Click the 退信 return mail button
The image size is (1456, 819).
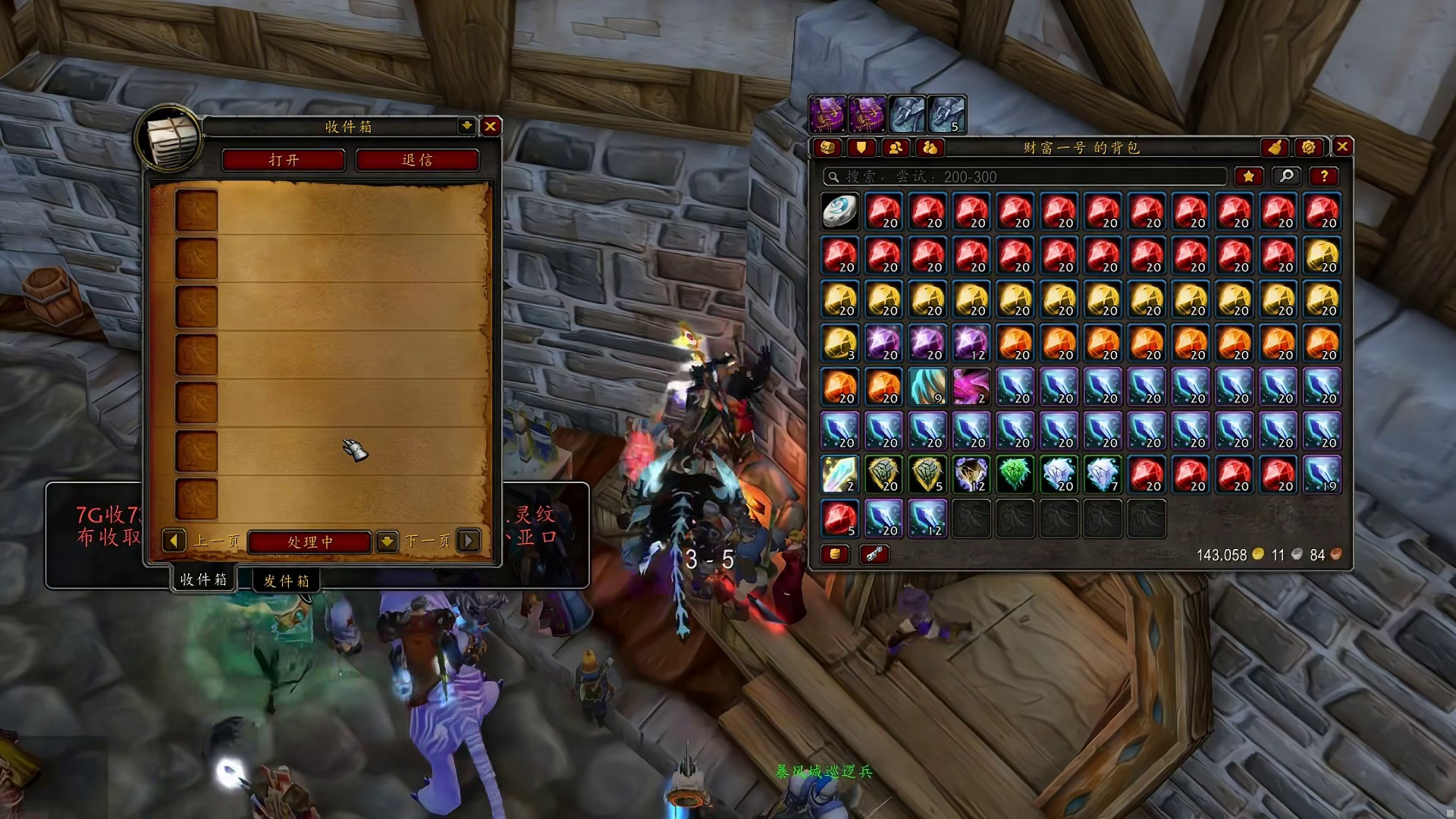coord(417,160)
